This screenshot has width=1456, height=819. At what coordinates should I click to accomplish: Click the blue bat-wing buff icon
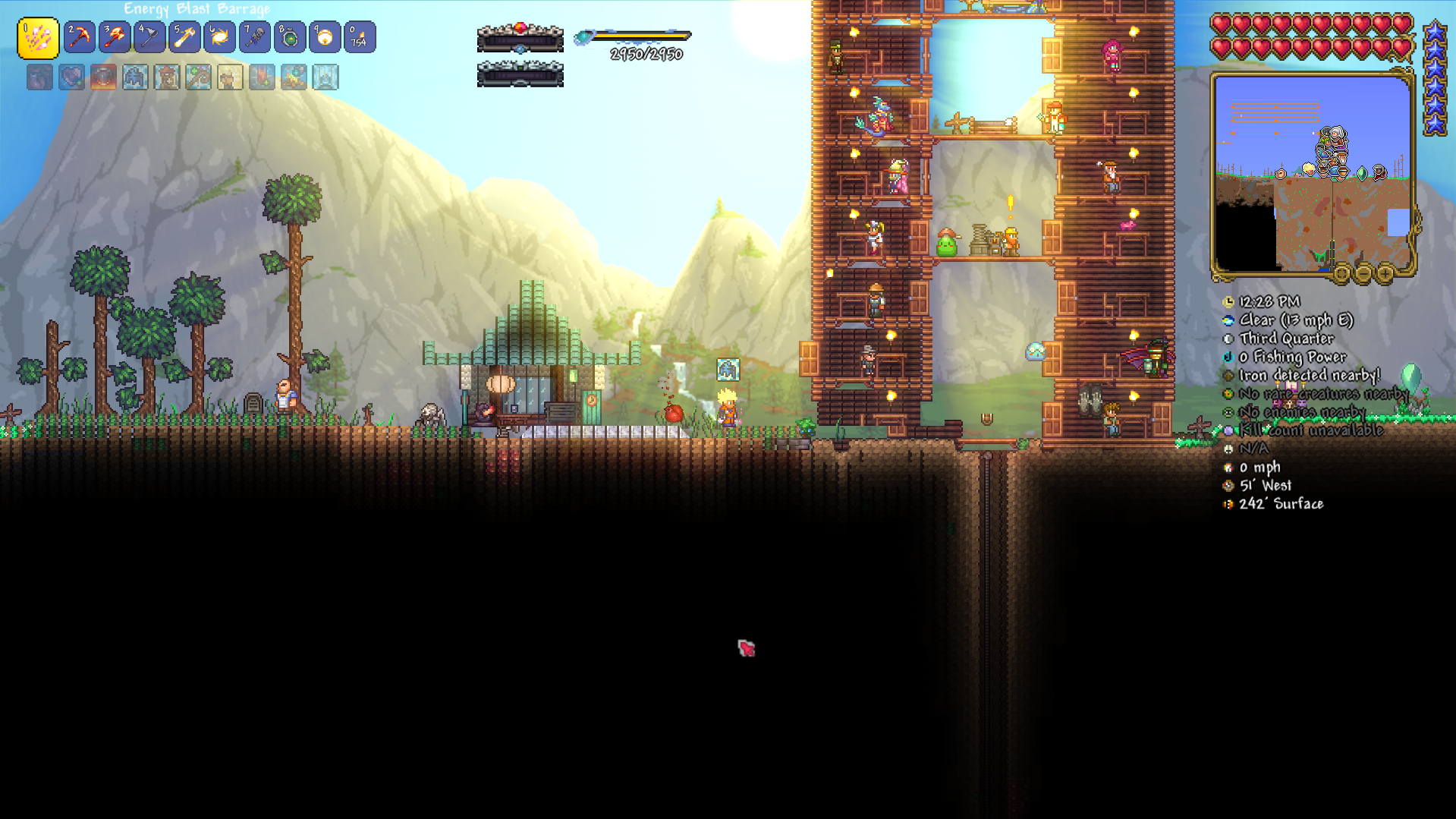pyautogui.click(x=135, y=77)
